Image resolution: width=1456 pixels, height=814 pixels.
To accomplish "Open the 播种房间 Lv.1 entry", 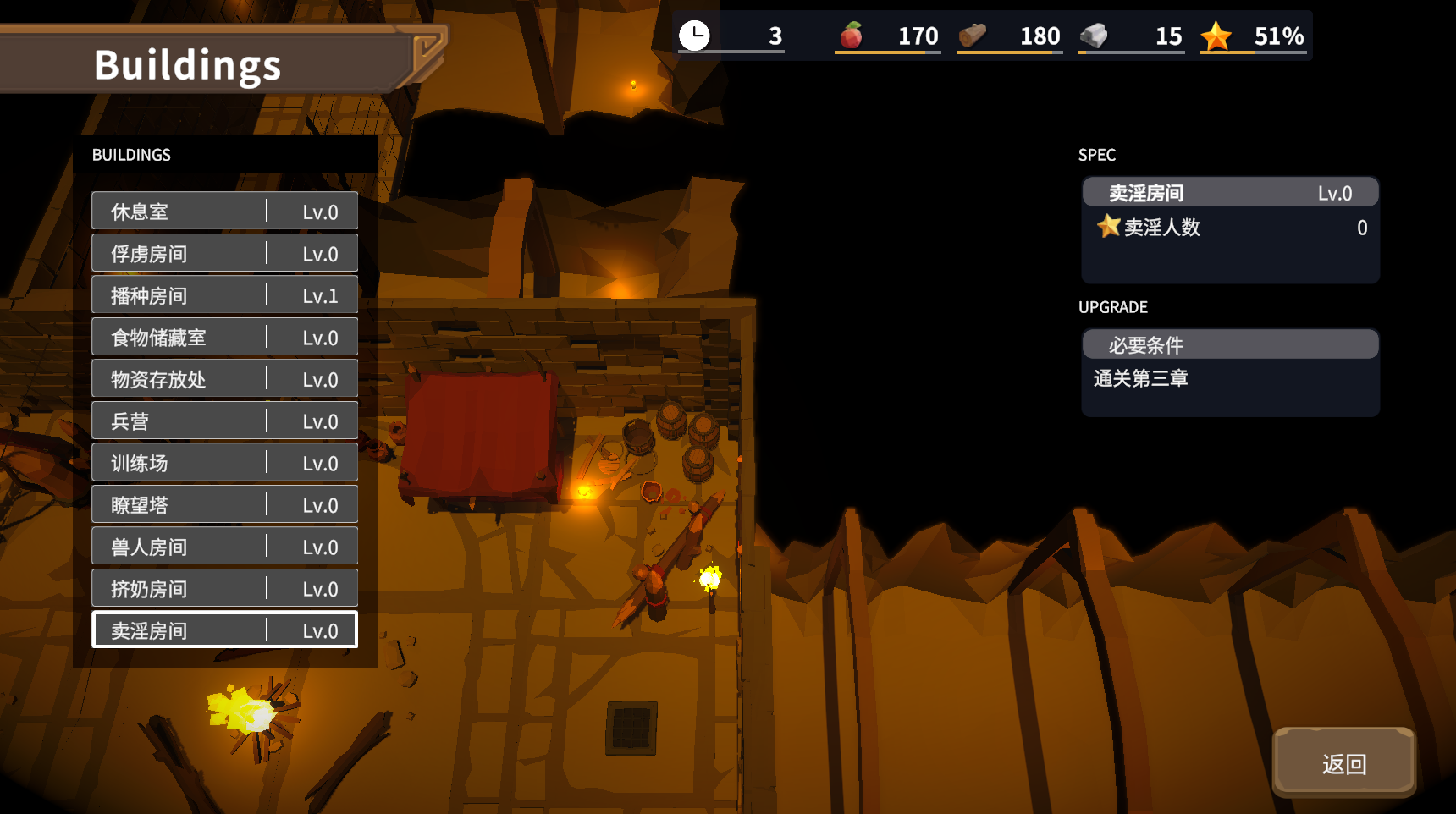I will (x=224, y=295).
